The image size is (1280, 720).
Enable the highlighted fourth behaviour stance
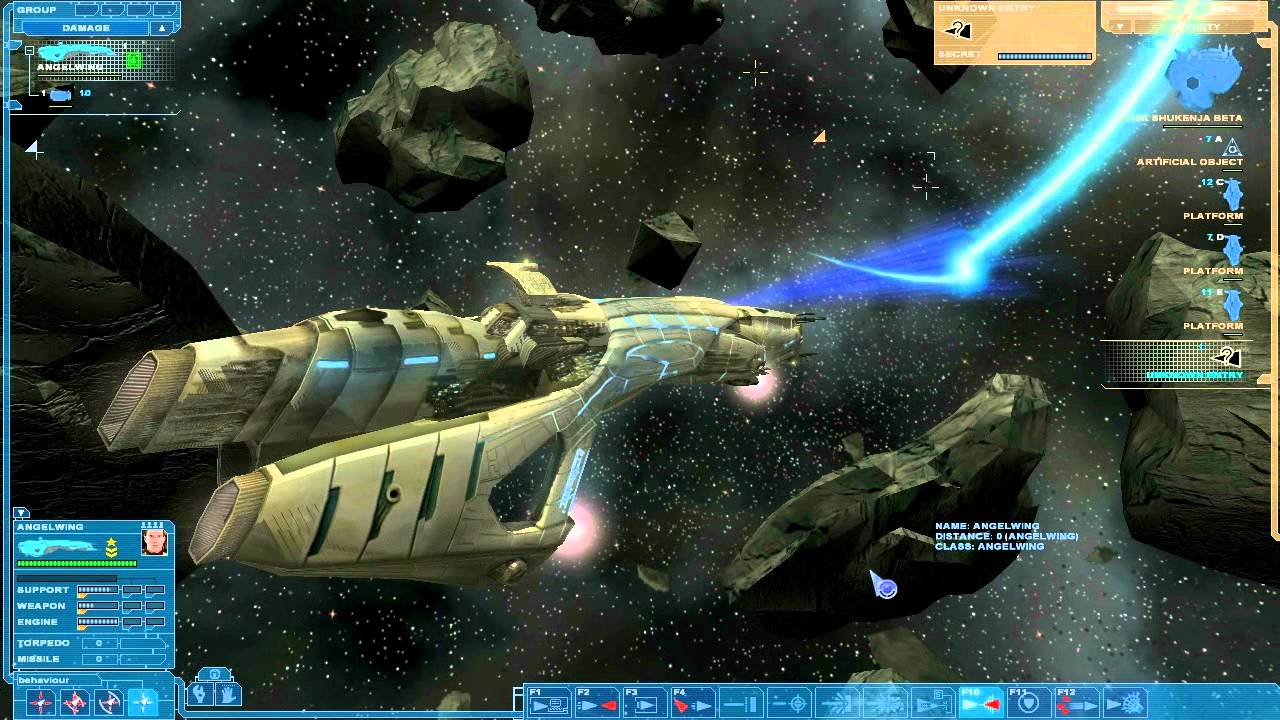[x=142, y=700]
